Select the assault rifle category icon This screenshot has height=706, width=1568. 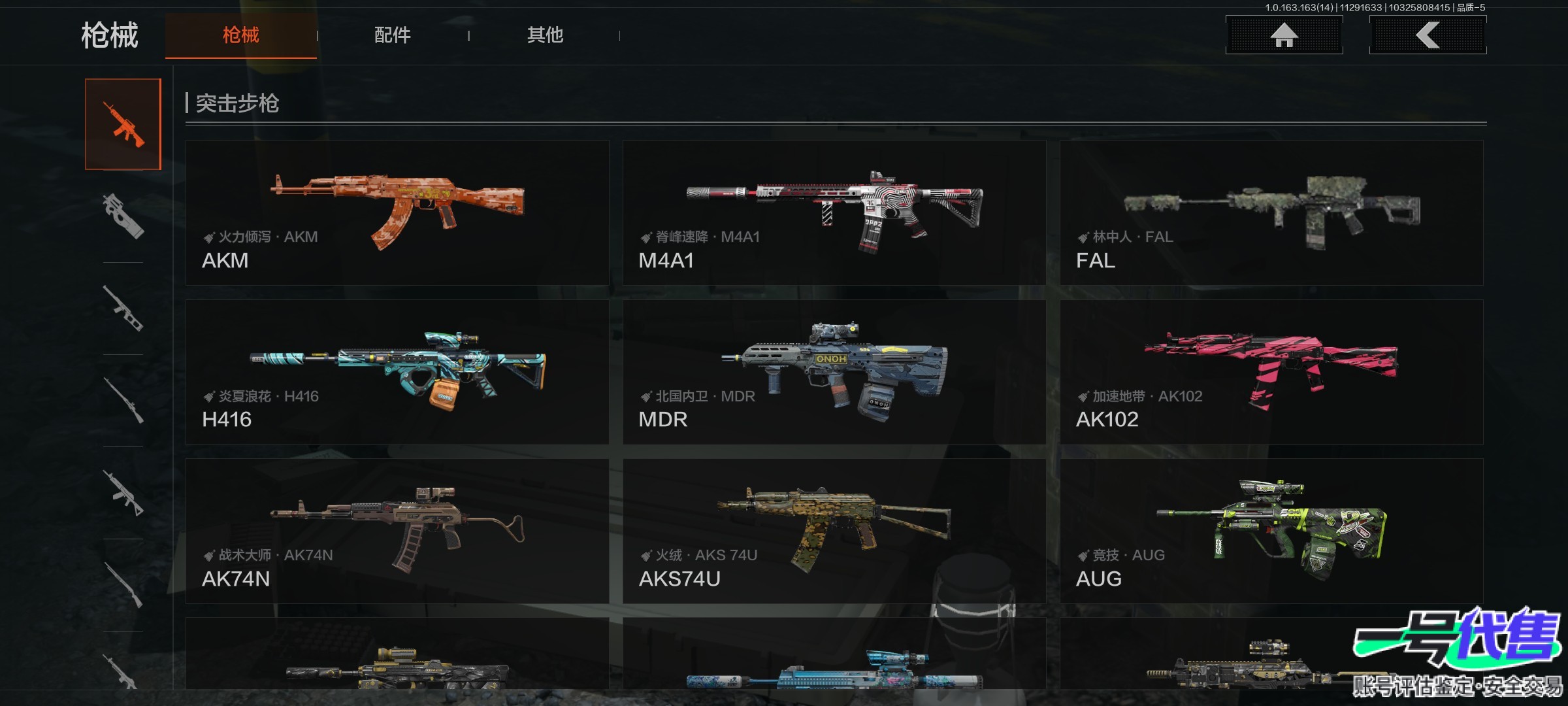pos(123,124)
